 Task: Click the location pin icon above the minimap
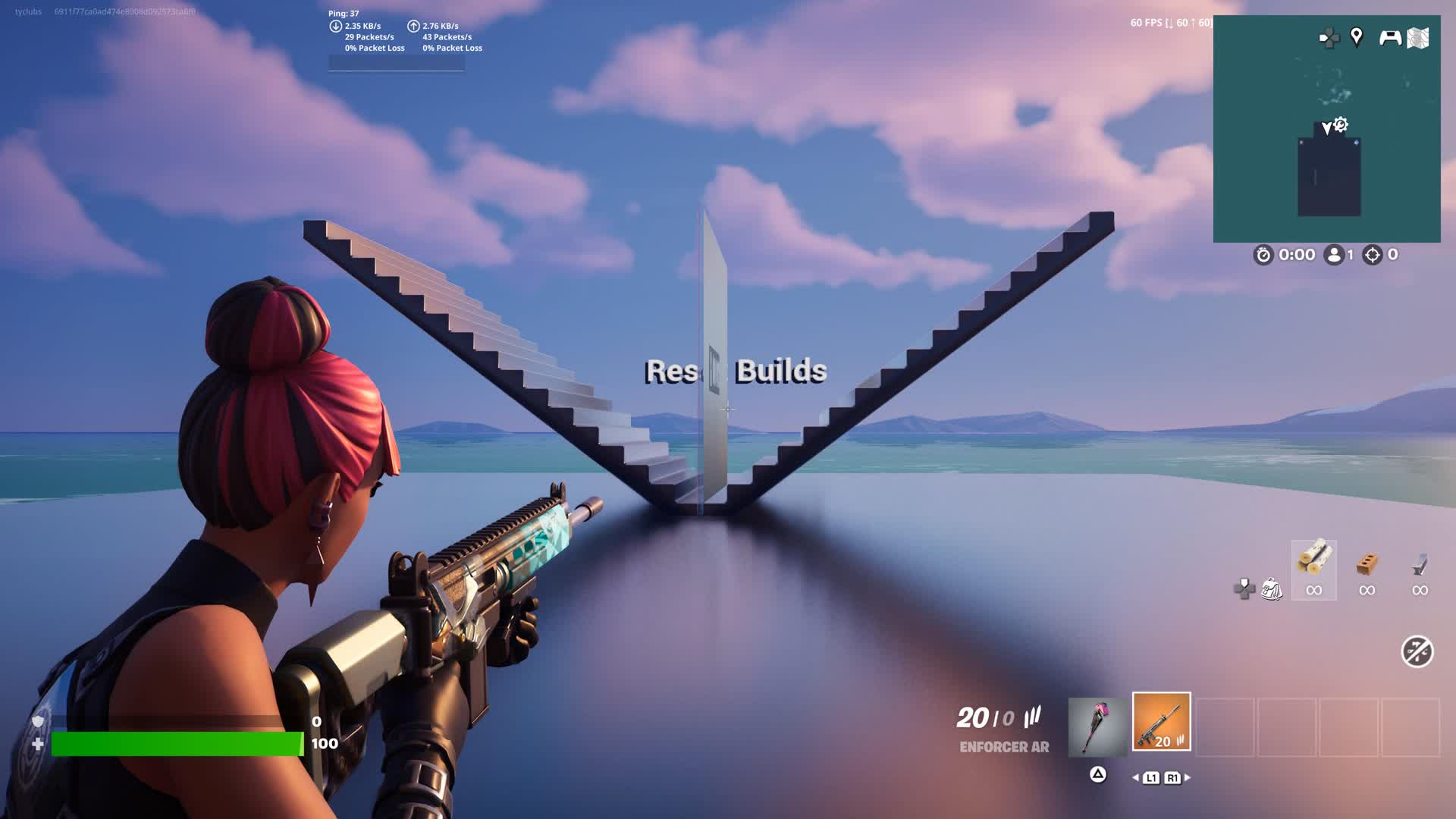click(x=1356, y=35)
